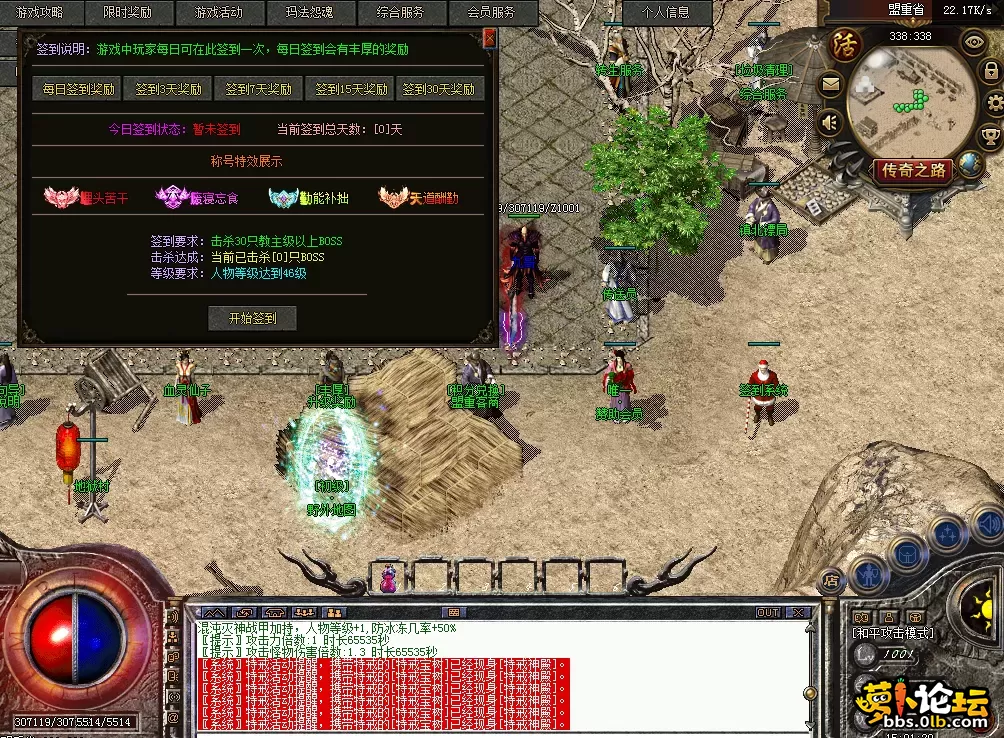
Task: Click the 开始签到 start sign-in button
Action: click(252, 318)
